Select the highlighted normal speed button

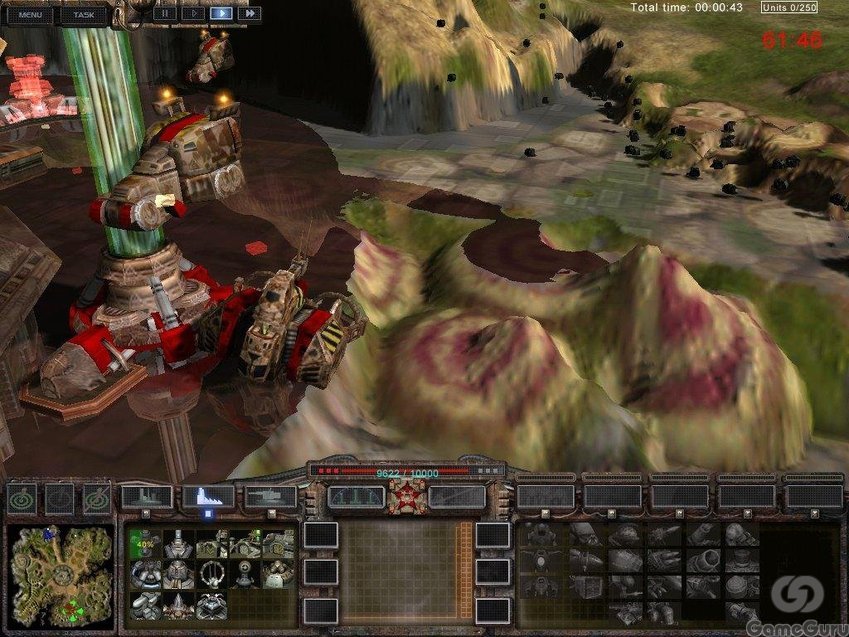(x=220, y=14)
